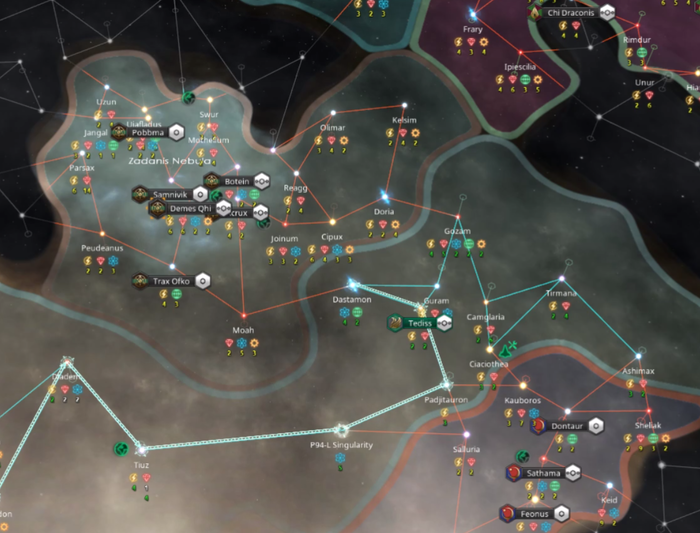The width and height of the screenshot is (700, 533).
Task: Select the P94-L Singularity system label
Action: 341,445
